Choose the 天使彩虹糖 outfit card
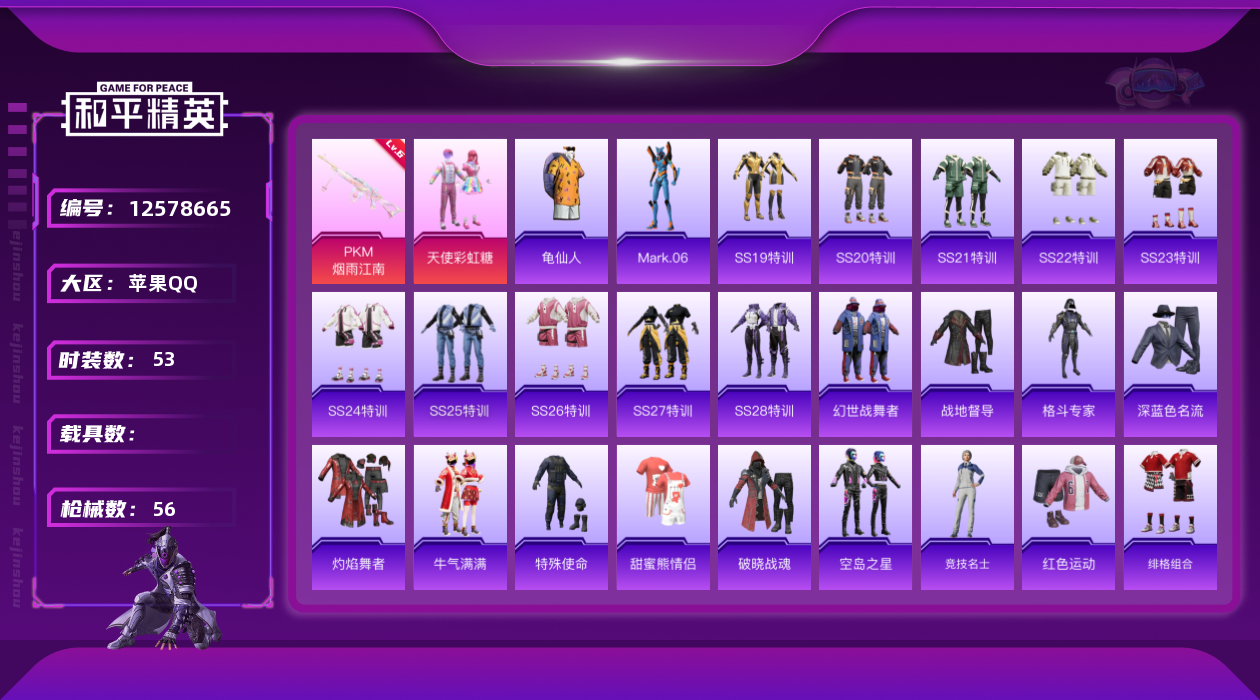Image resolution: width=1260 pixels, height=700 pixels. click(460, 210)
